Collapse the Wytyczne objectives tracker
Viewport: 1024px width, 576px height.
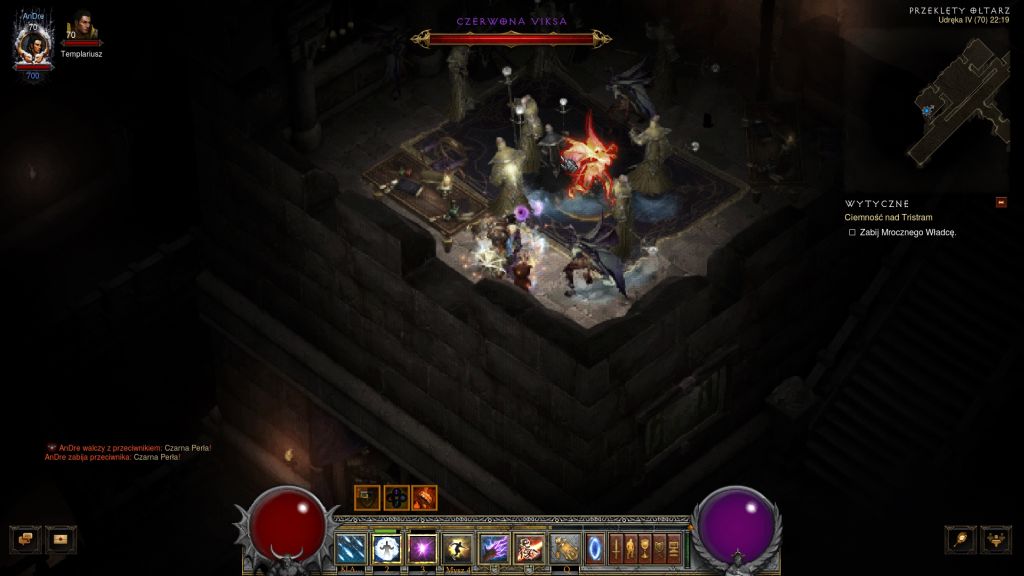[1001, 203]
